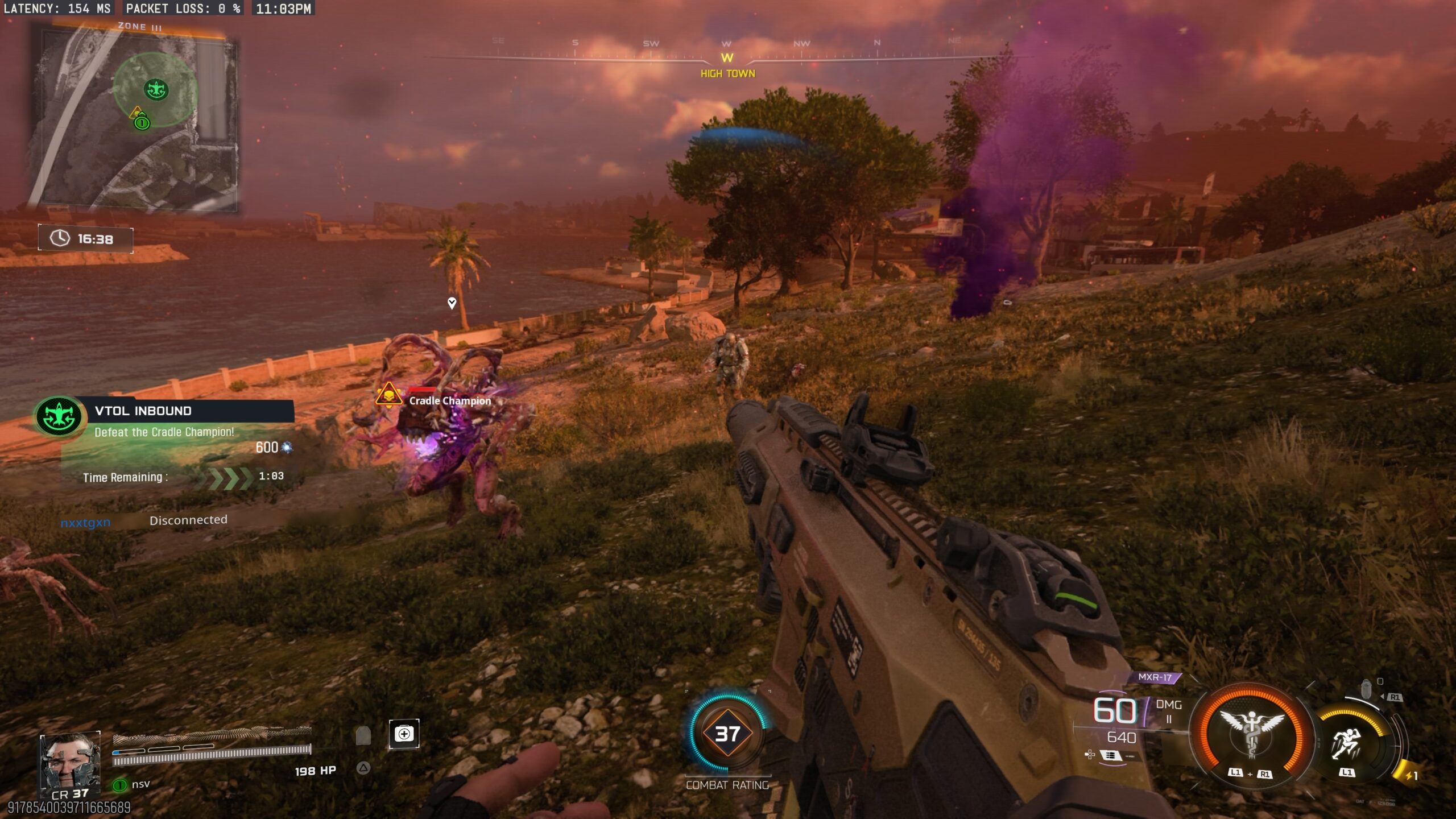Use the medkit item slot
This screenshot has height=819, width=1456.
404,734
